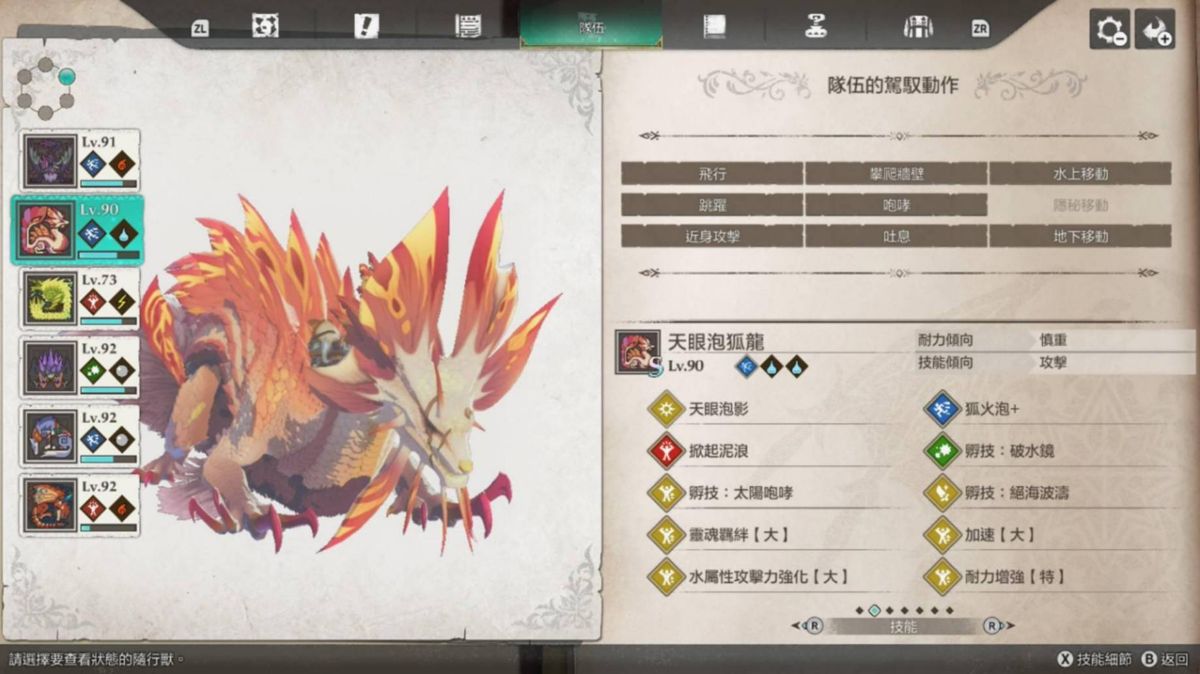Open the armor equipment tab
Image resolution: width=1200 pixels, height=674 pixels.
point(917,27)
